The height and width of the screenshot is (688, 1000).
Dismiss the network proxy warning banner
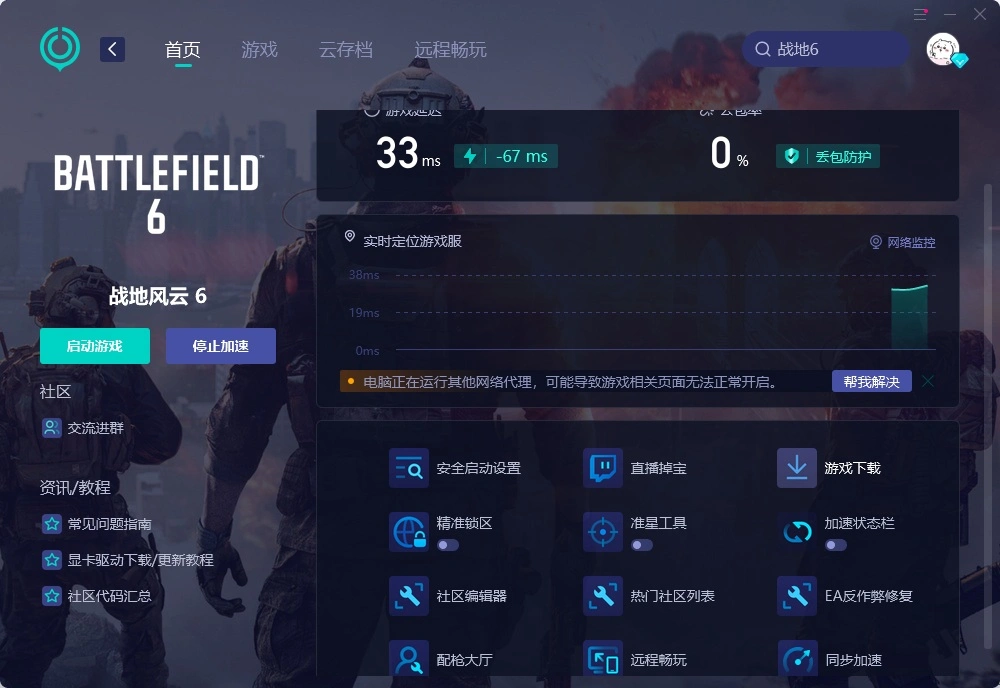[928, 381]
